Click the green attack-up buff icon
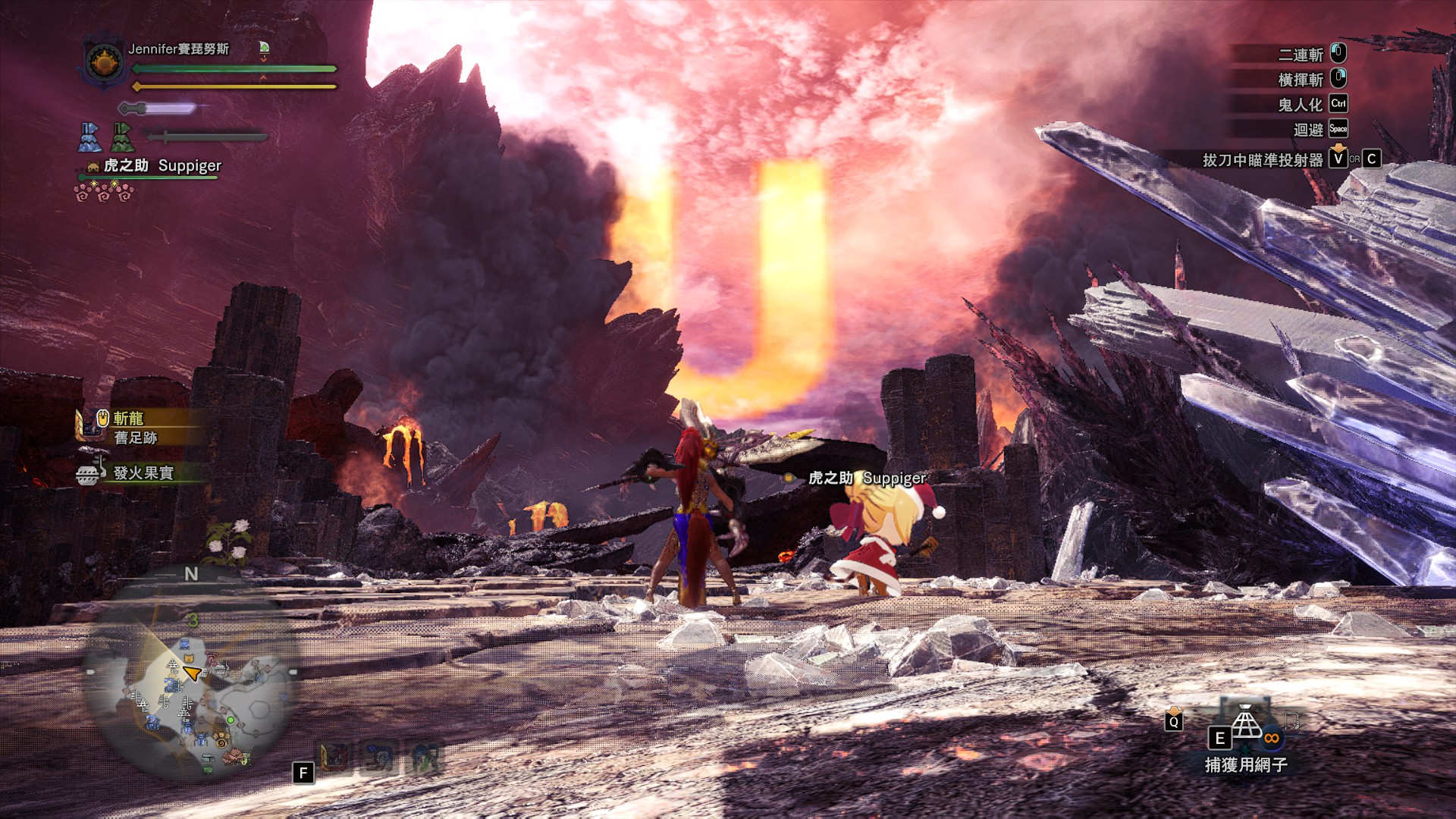1456x819 pixels. (x=264, y=48)
